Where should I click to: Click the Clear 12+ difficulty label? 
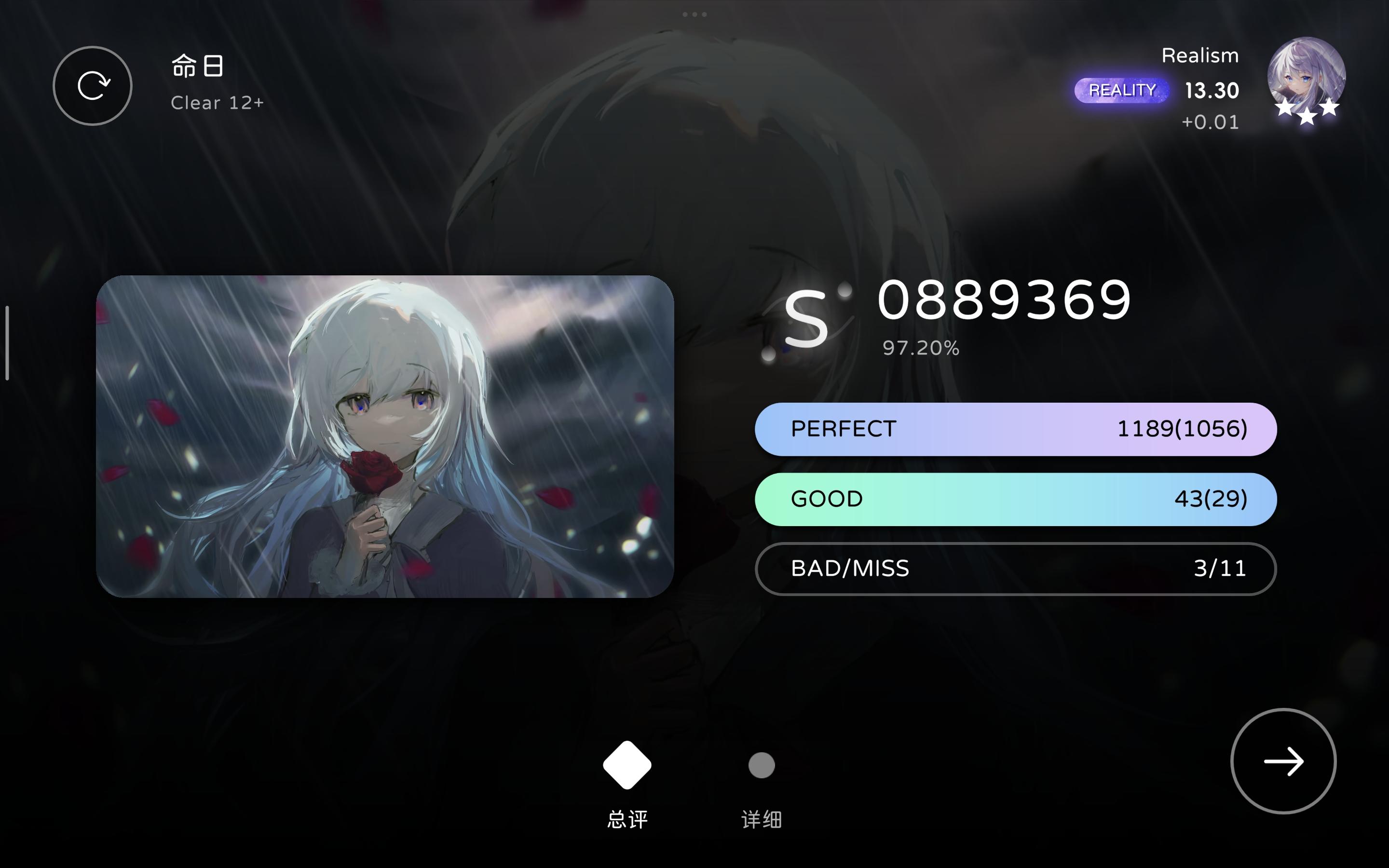coord(218,102)
